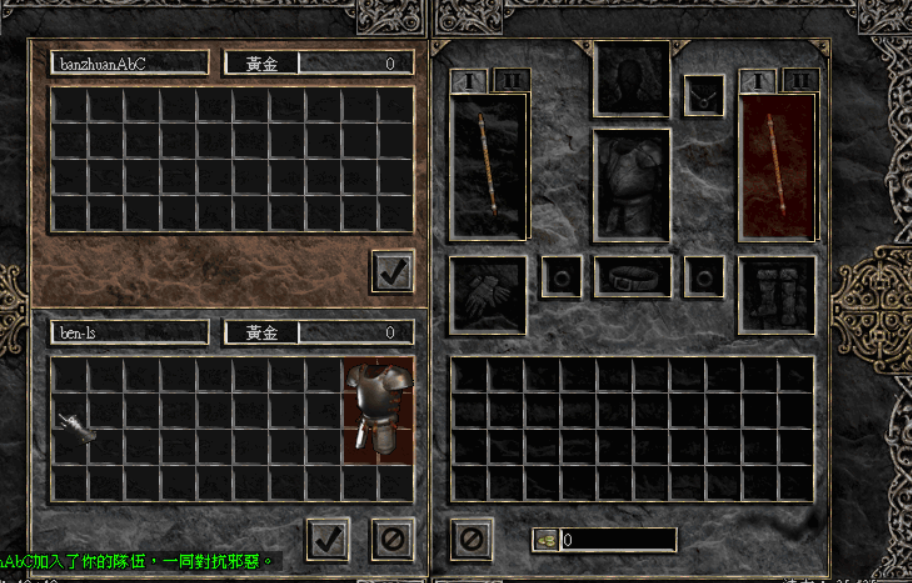Select the belt equipment slot
This screenshot has height=583, width=912.
click(632, 277)
